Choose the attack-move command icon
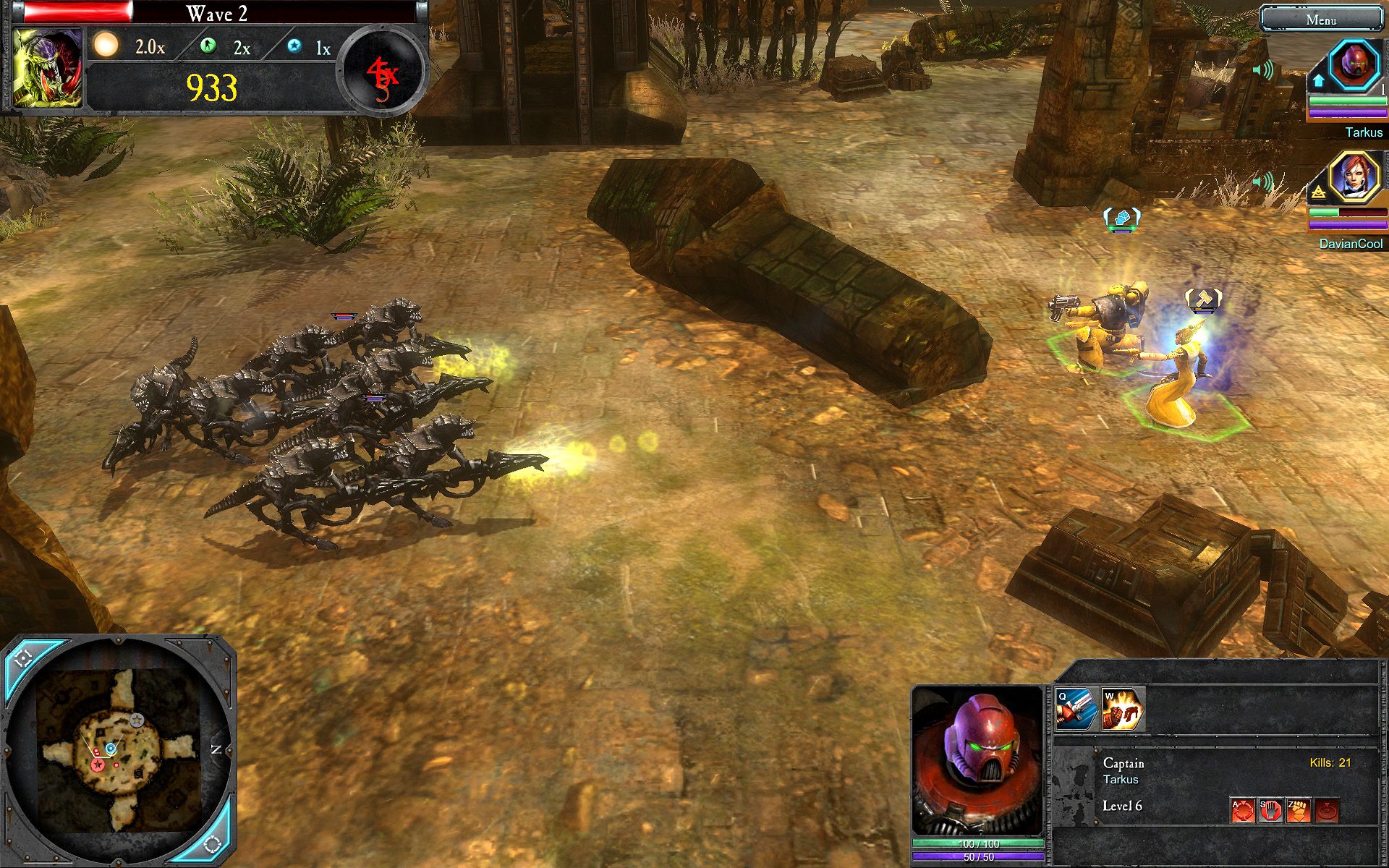 pos(1242,810)
